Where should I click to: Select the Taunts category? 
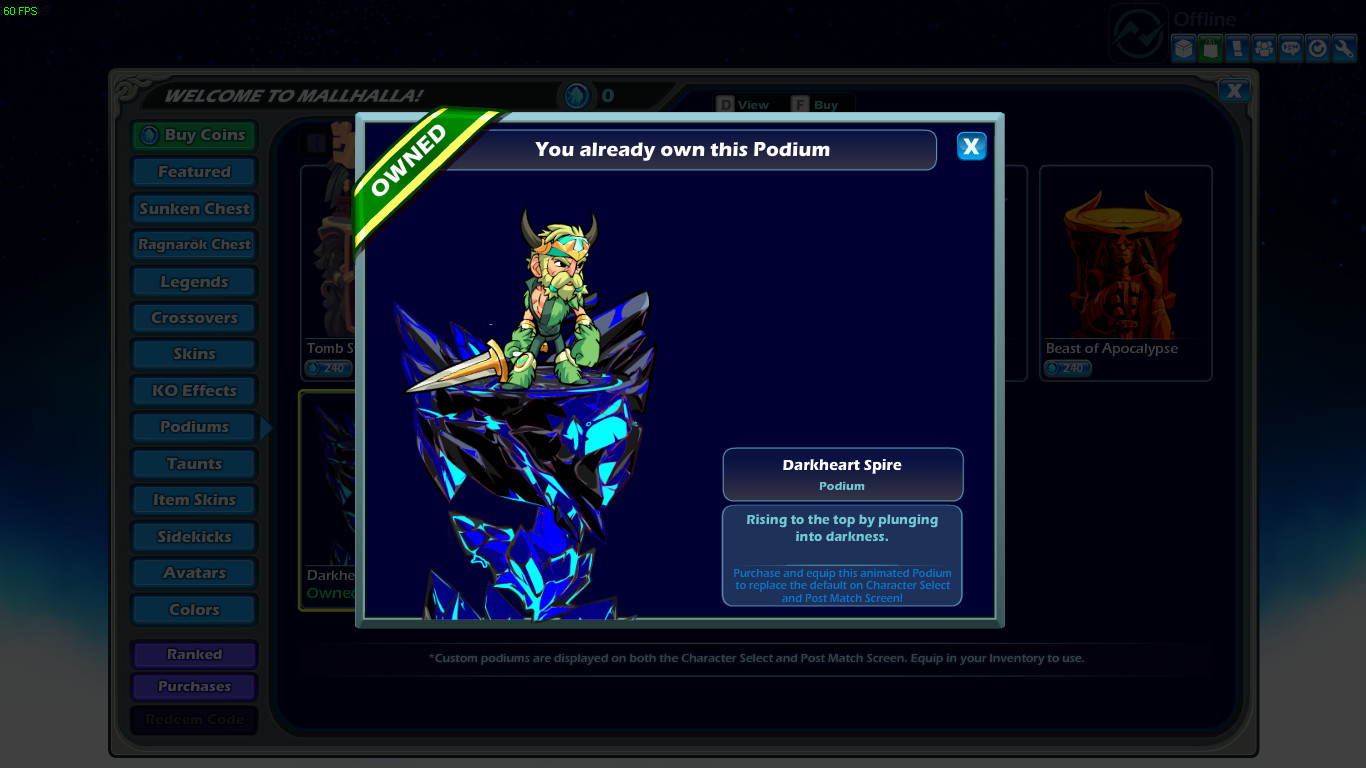193,463
